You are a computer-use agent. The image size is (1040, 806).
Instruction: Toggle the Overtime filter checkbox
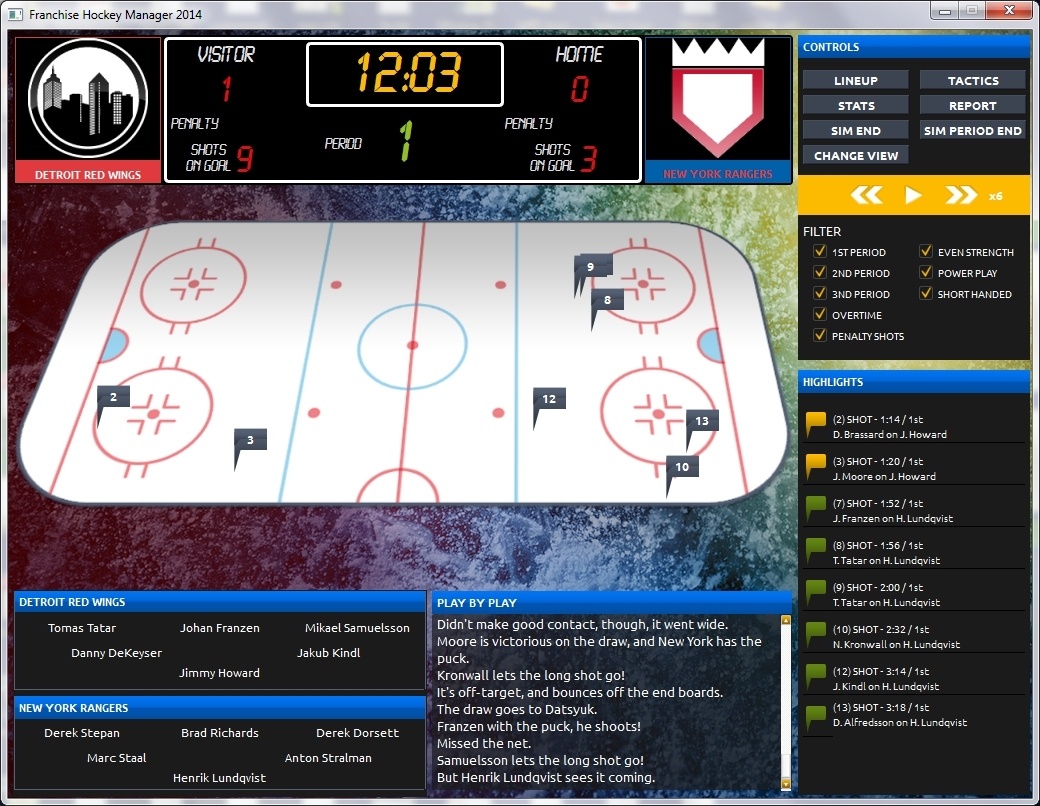tap(820, 315)
